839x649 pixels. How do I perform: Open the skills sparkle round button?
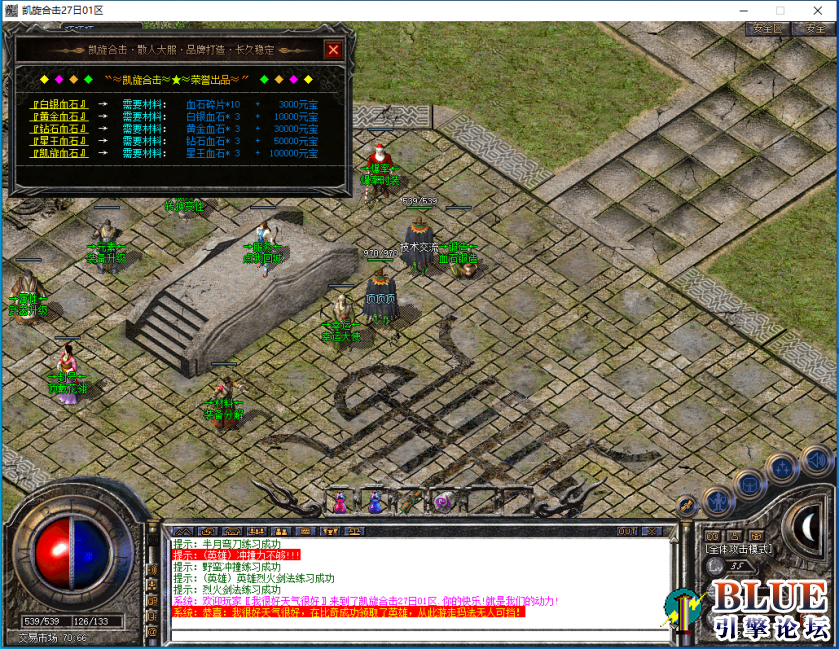pyautogui.click(x=782, y=468)
